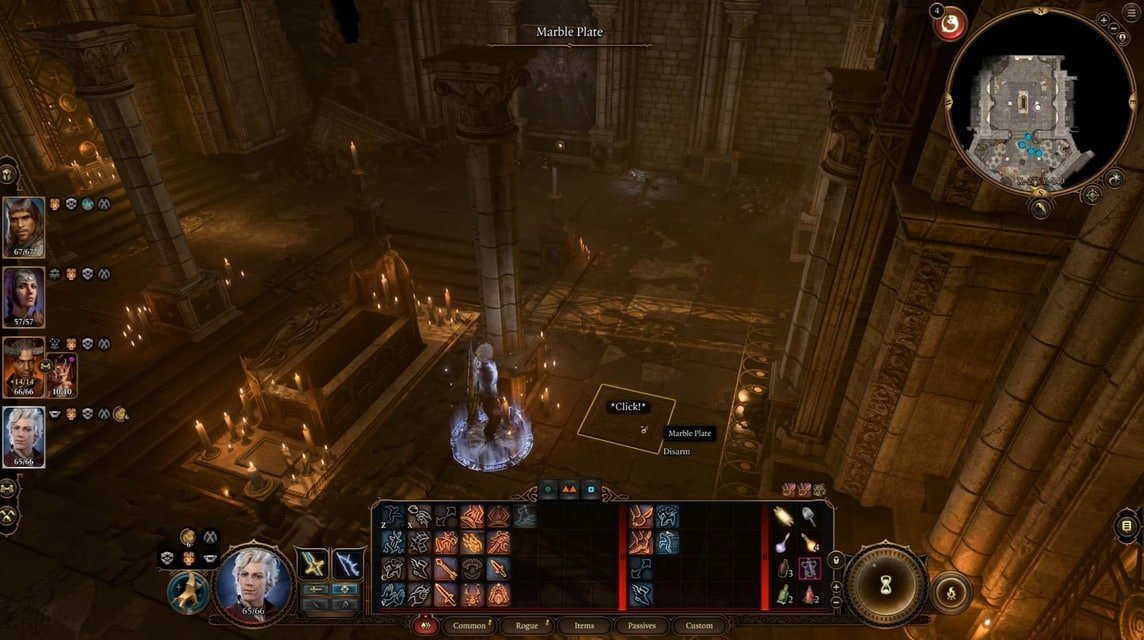Select the imp summon portrait

coord(62,375)
